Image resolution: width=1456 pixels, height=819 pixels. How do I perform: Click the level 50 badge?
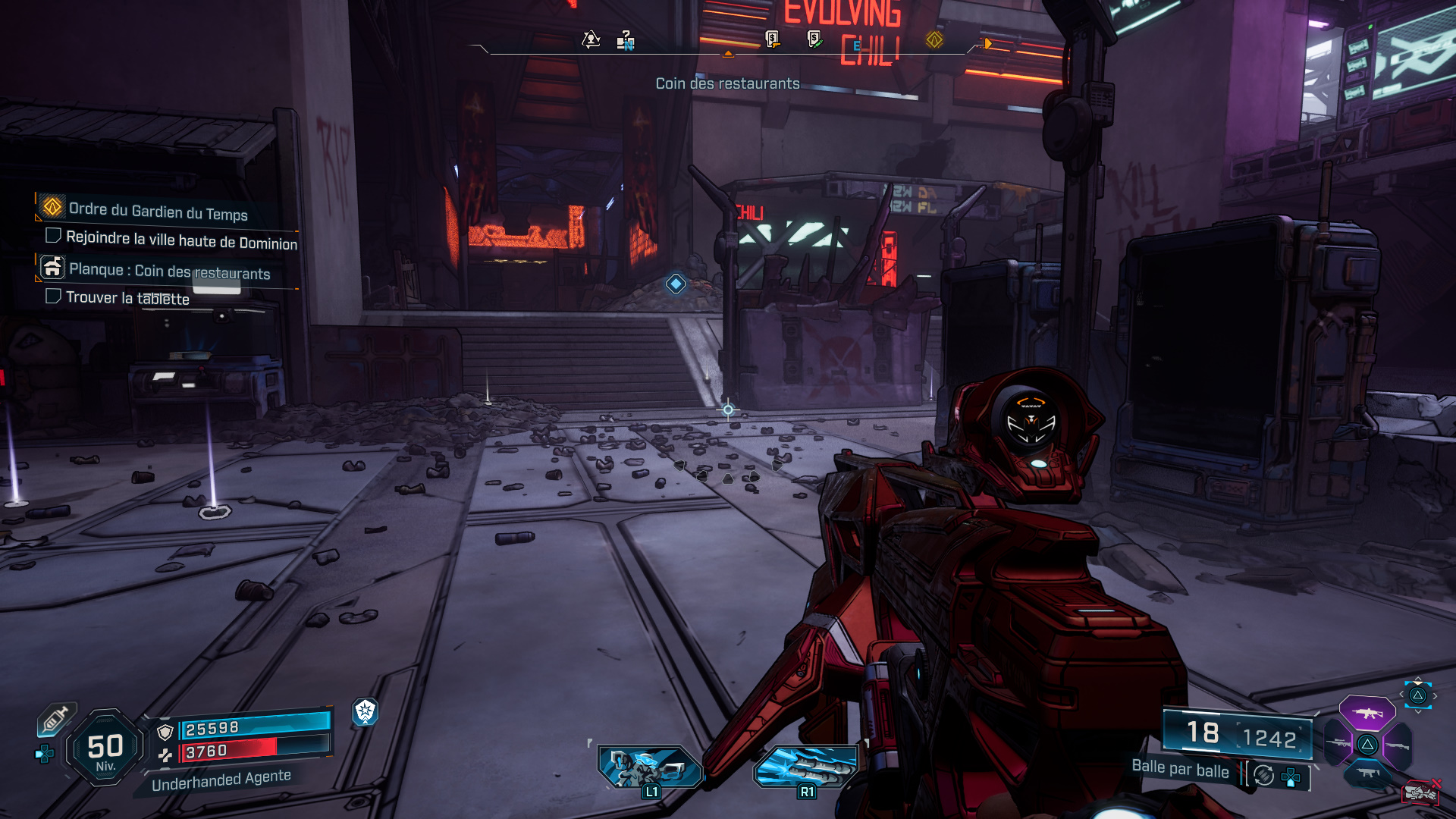coord(105,748)
